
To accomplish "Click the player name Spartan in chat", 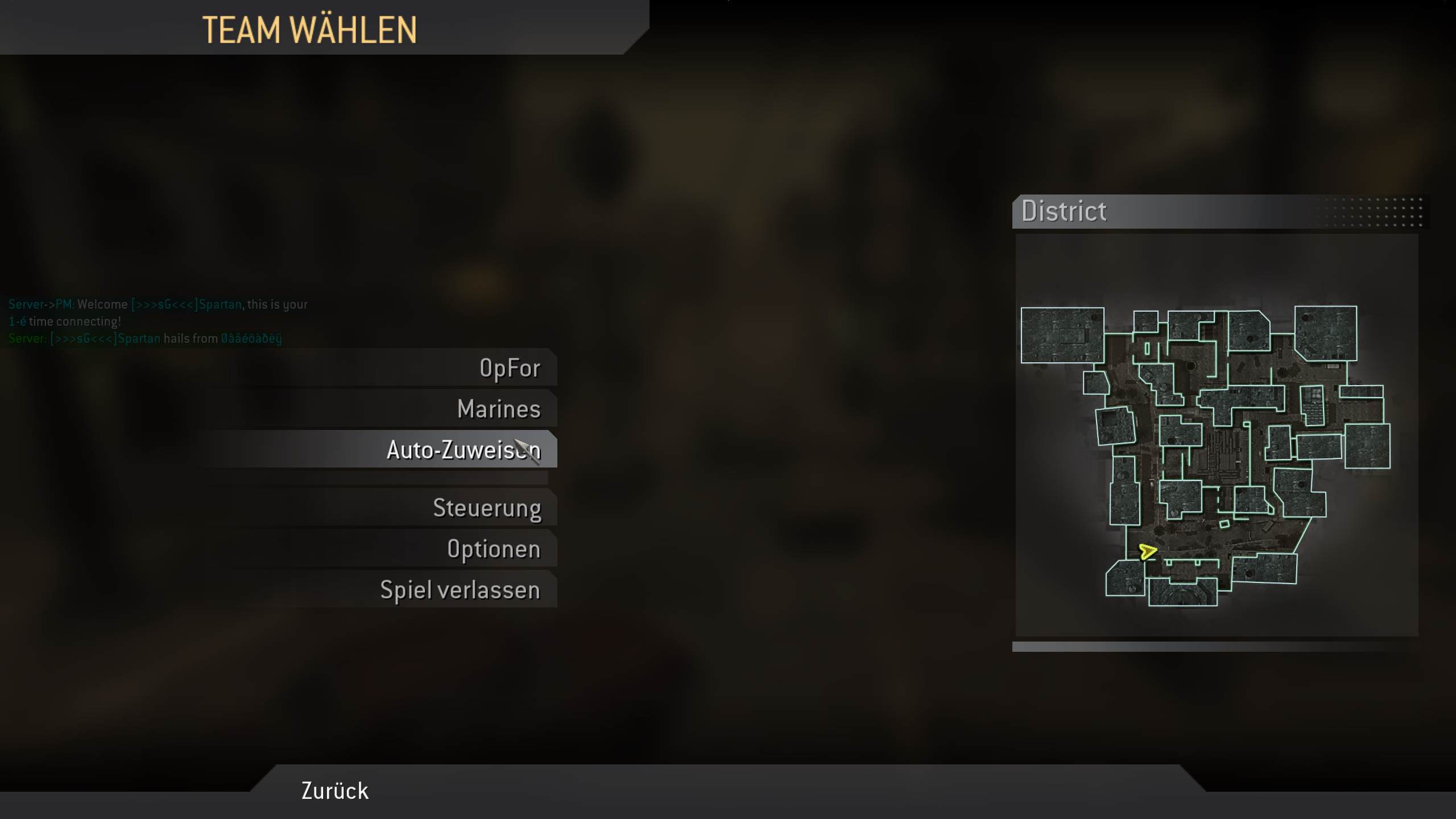I will (217, 304).
